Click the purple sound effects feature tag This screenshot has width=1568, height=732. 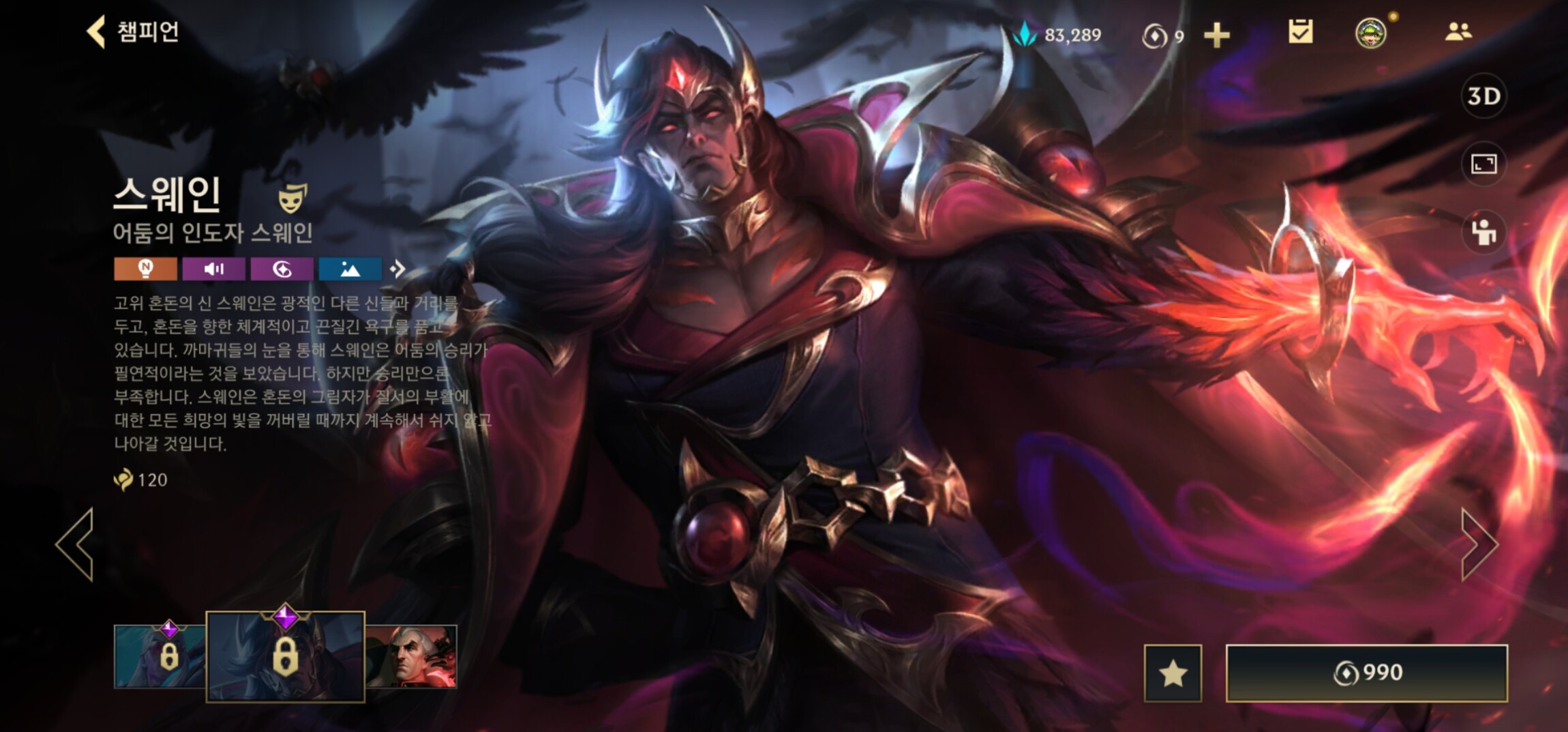pos(213,269)
